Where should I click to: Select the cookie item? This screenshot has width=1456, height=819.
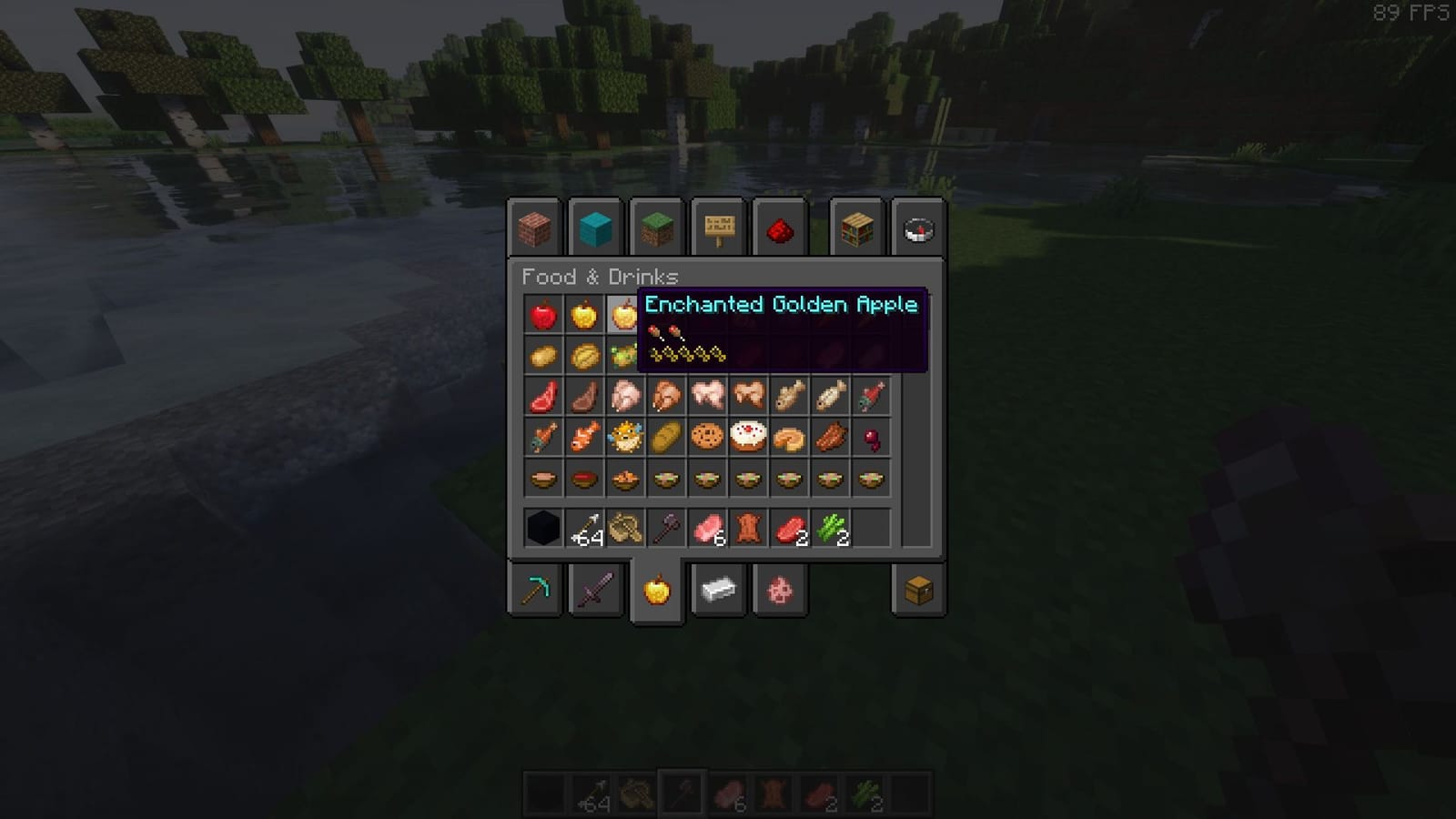[707, 437]
